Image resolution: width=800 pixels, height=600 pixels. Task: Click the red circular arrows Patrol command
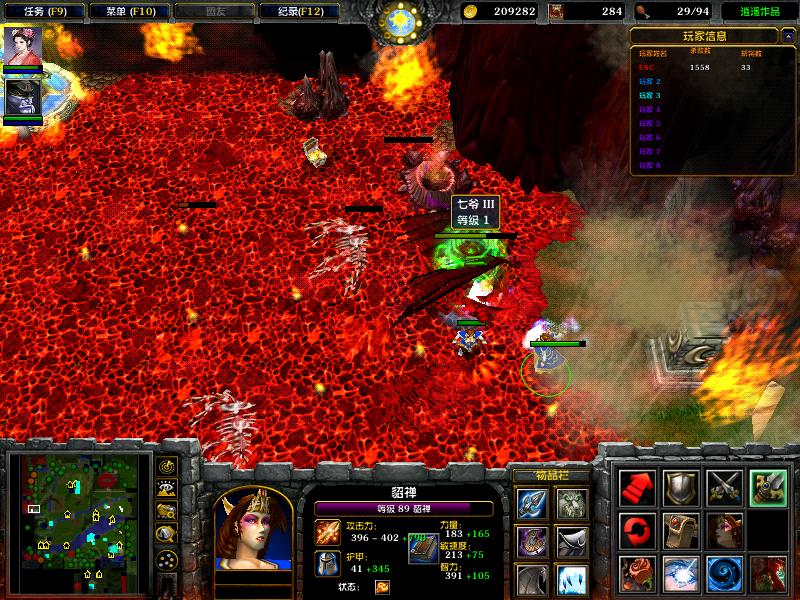click(x=637, y=530)
